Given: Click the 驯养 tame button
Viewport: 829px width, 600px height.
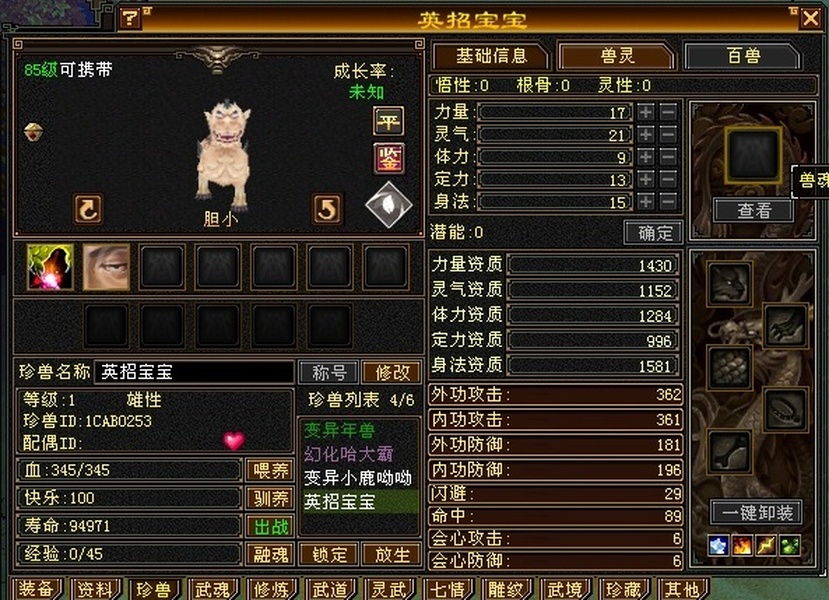Looking at the screenshot, I should tap(270, 498).
